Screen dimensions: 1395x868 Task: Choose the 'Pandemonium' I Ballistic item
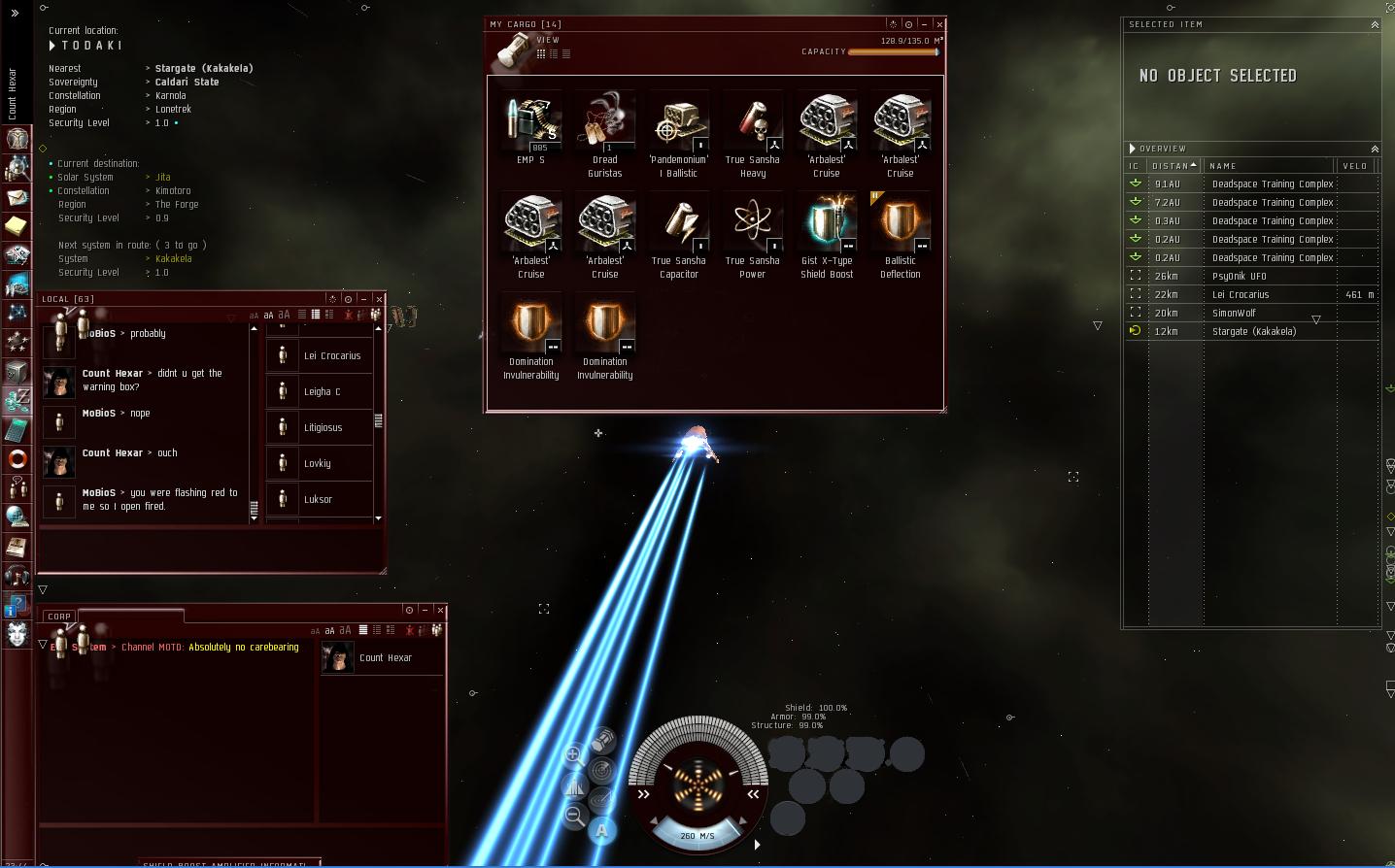[679, 122]
